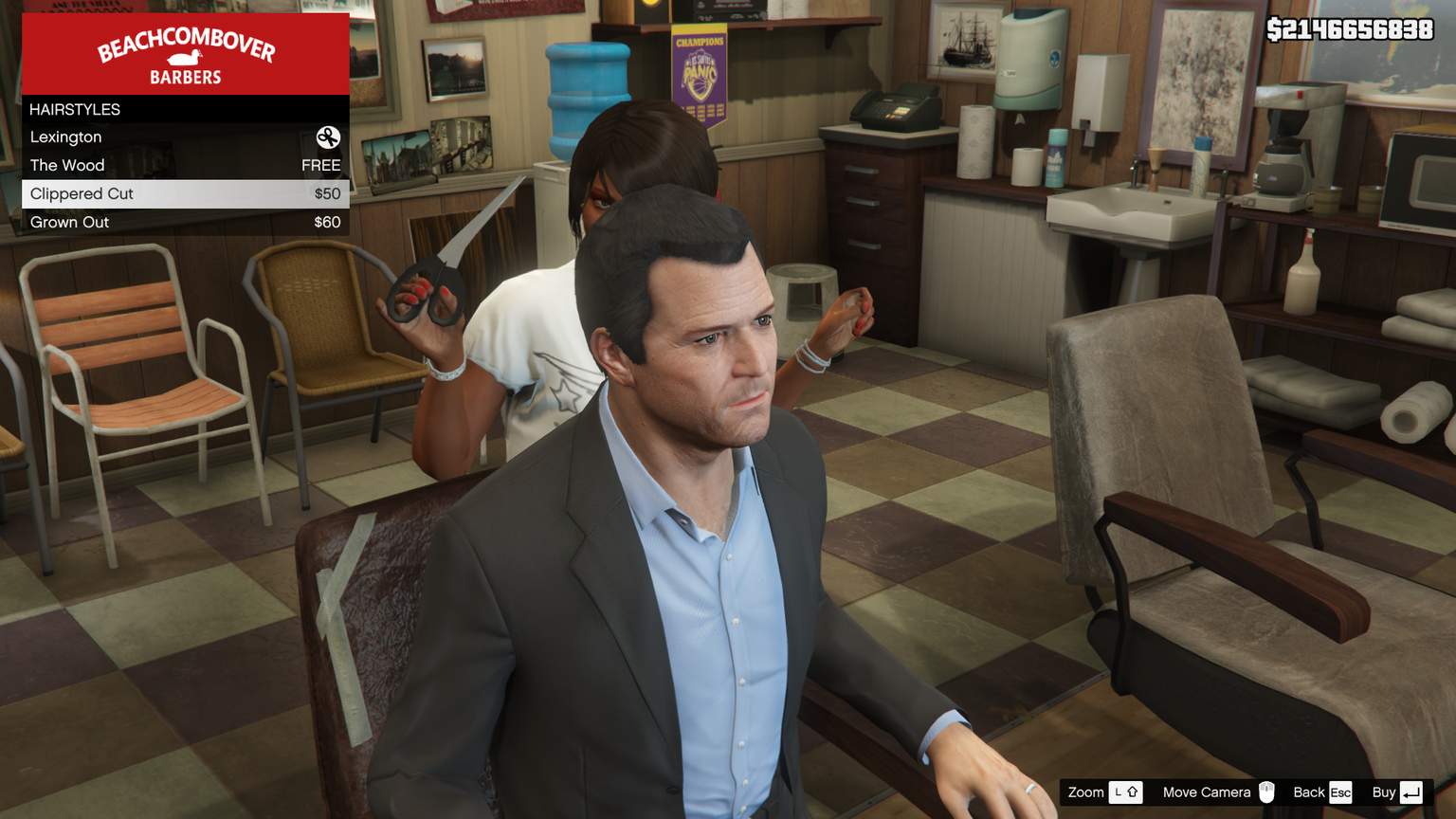
Task: Select the Clippered Cut hairstyle
Action: pyautogui.click(x=185, y=194)
